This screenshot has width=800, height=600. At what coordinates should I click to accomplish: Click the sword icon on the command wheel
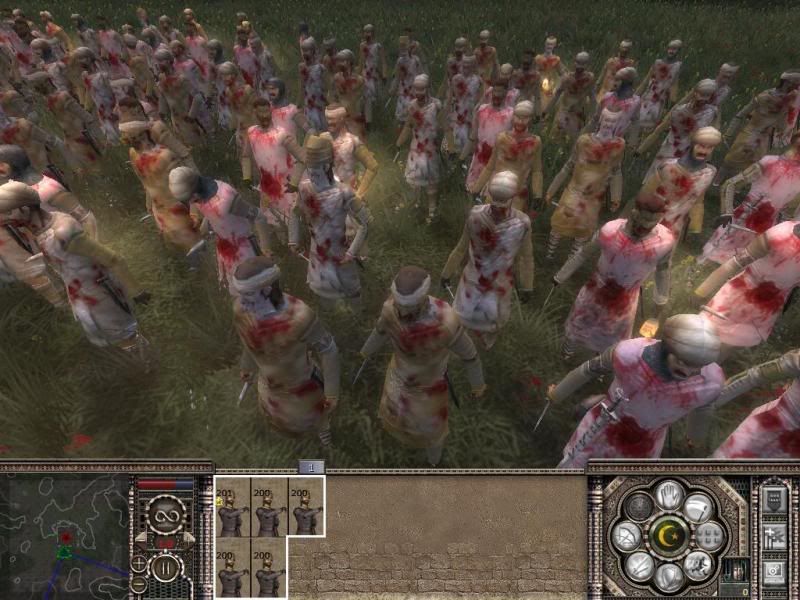click(640, 565)
